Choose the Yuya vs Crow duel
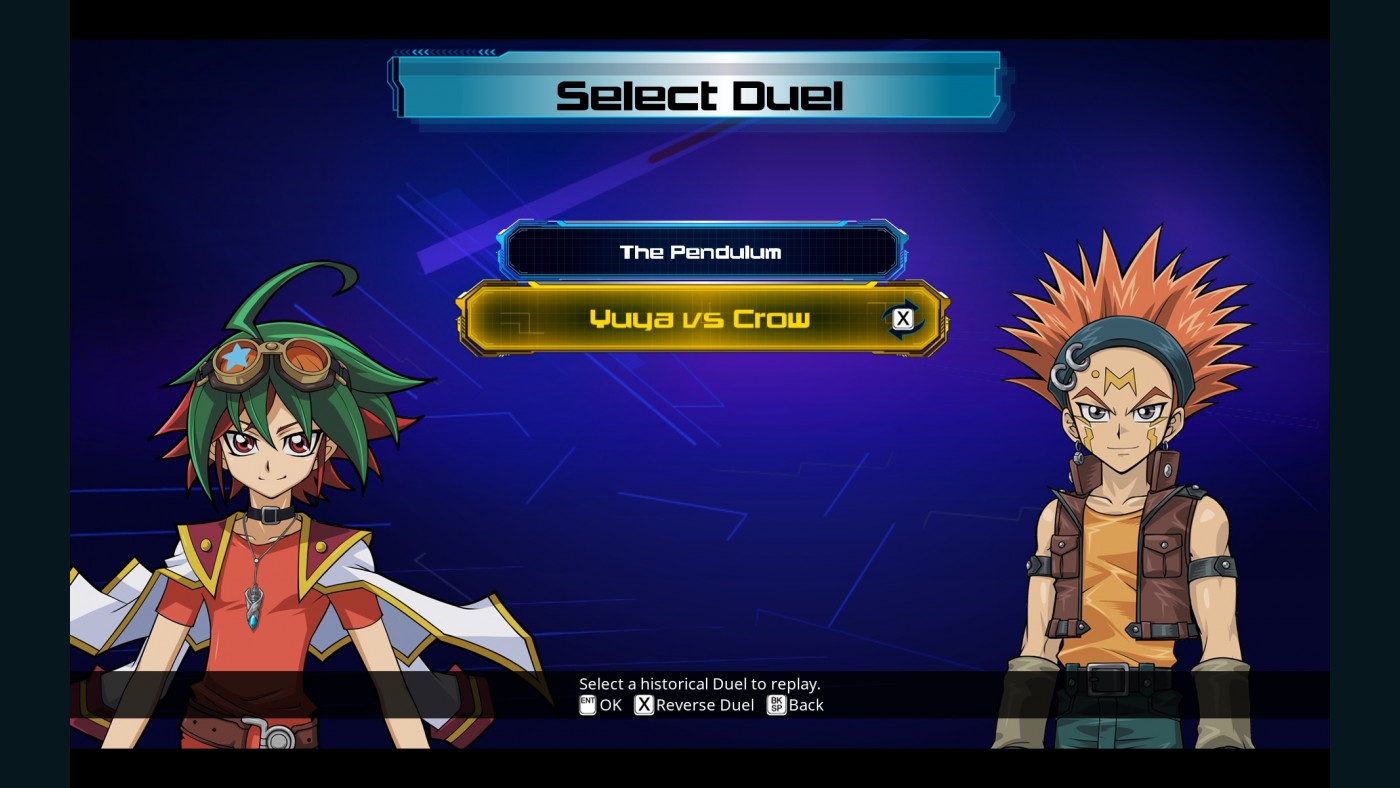 699,319
